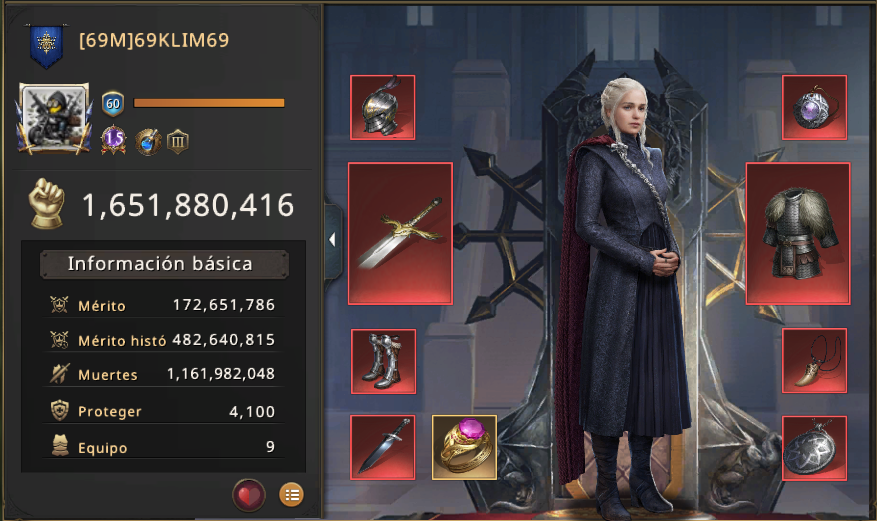Open the purple gem amulet slot
The image size is (877, 521).
coord(814,107)
